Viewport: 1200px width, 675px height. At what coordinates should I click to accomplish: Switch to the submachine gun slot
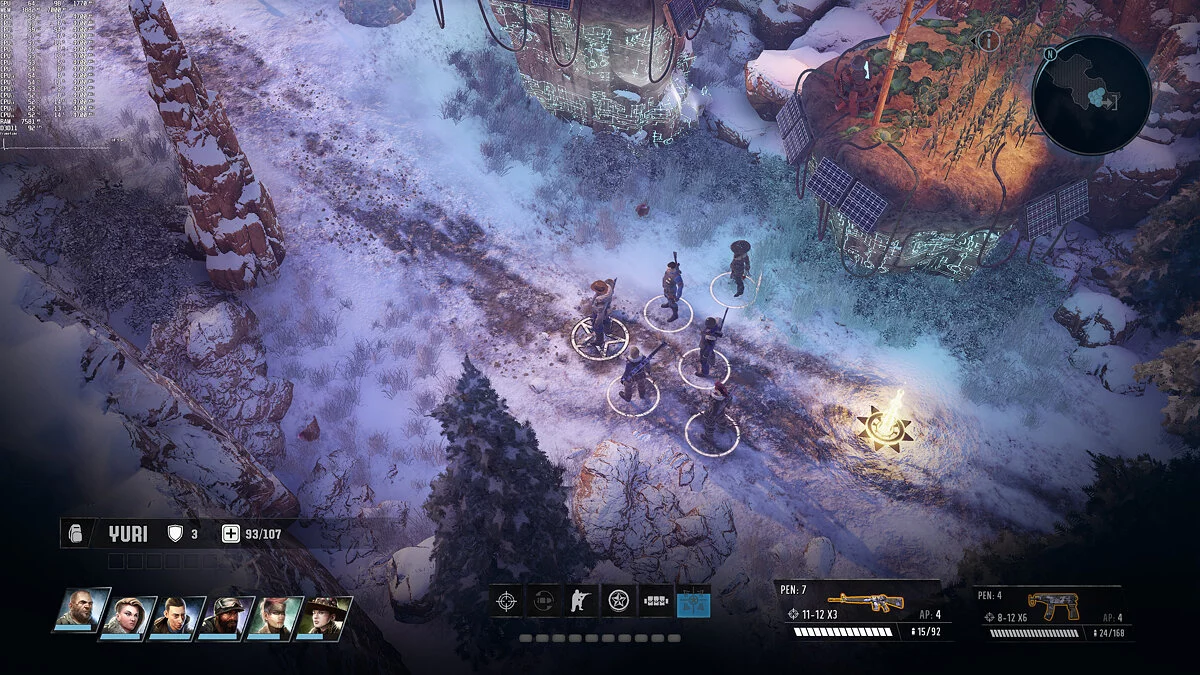[1052, 606]
